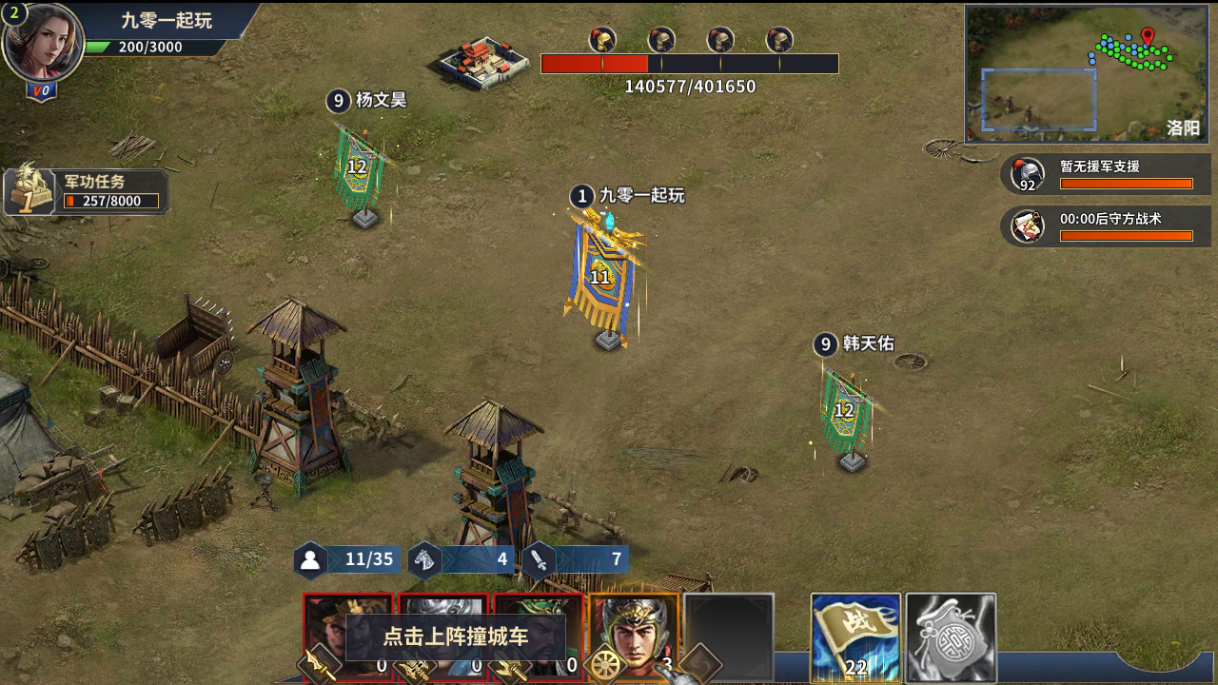This screenshot has width=1218, height=685.
Task: Open the 后守方战术 defender tactics panel
Action: coord(1106,226)
